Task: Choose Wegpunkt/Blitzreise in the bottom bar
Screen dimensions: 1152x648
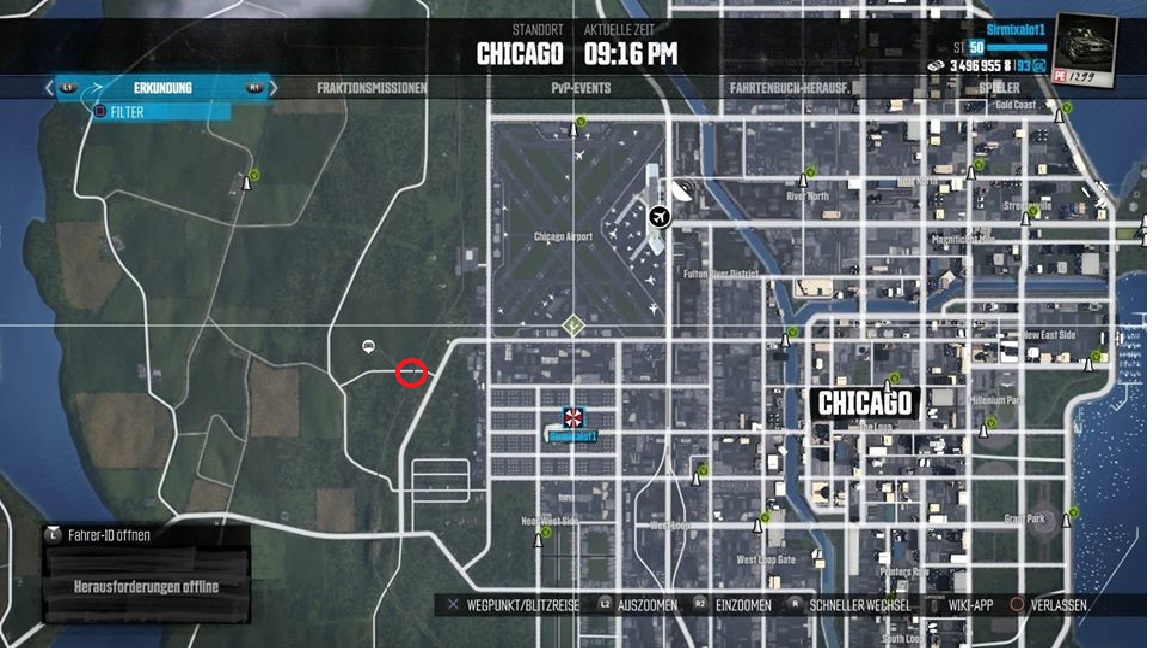Action: click(x=512, y=605)
